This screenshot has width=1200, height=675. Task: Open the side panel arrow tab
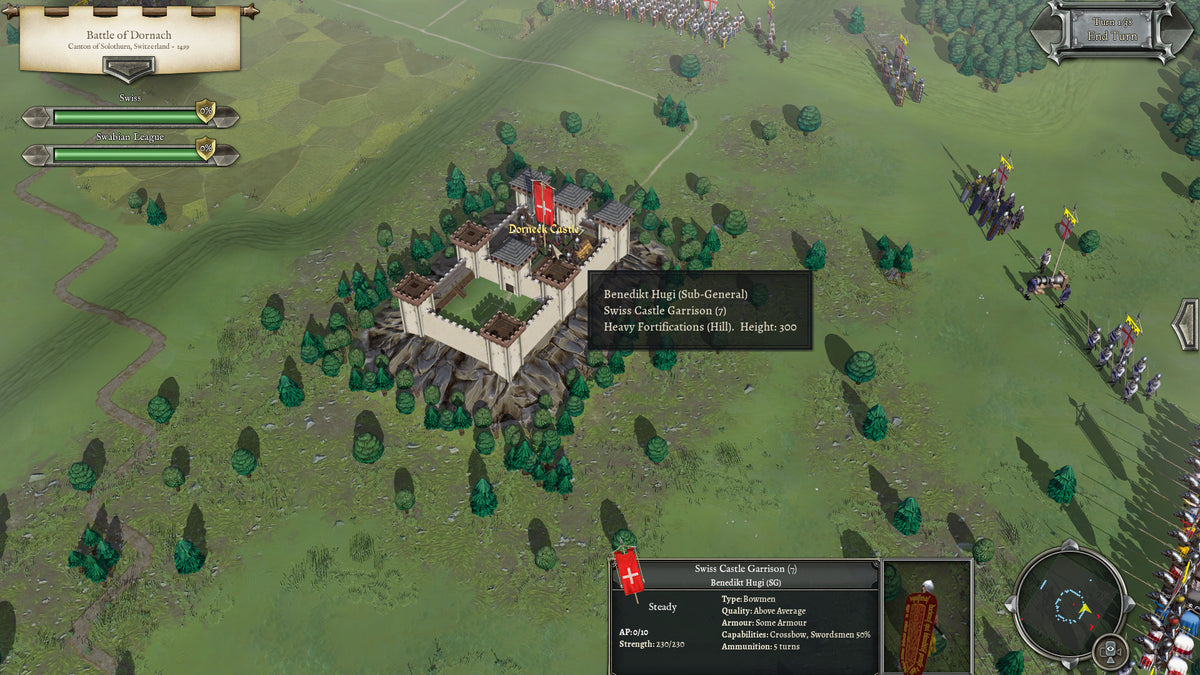tap(1187, 325)
